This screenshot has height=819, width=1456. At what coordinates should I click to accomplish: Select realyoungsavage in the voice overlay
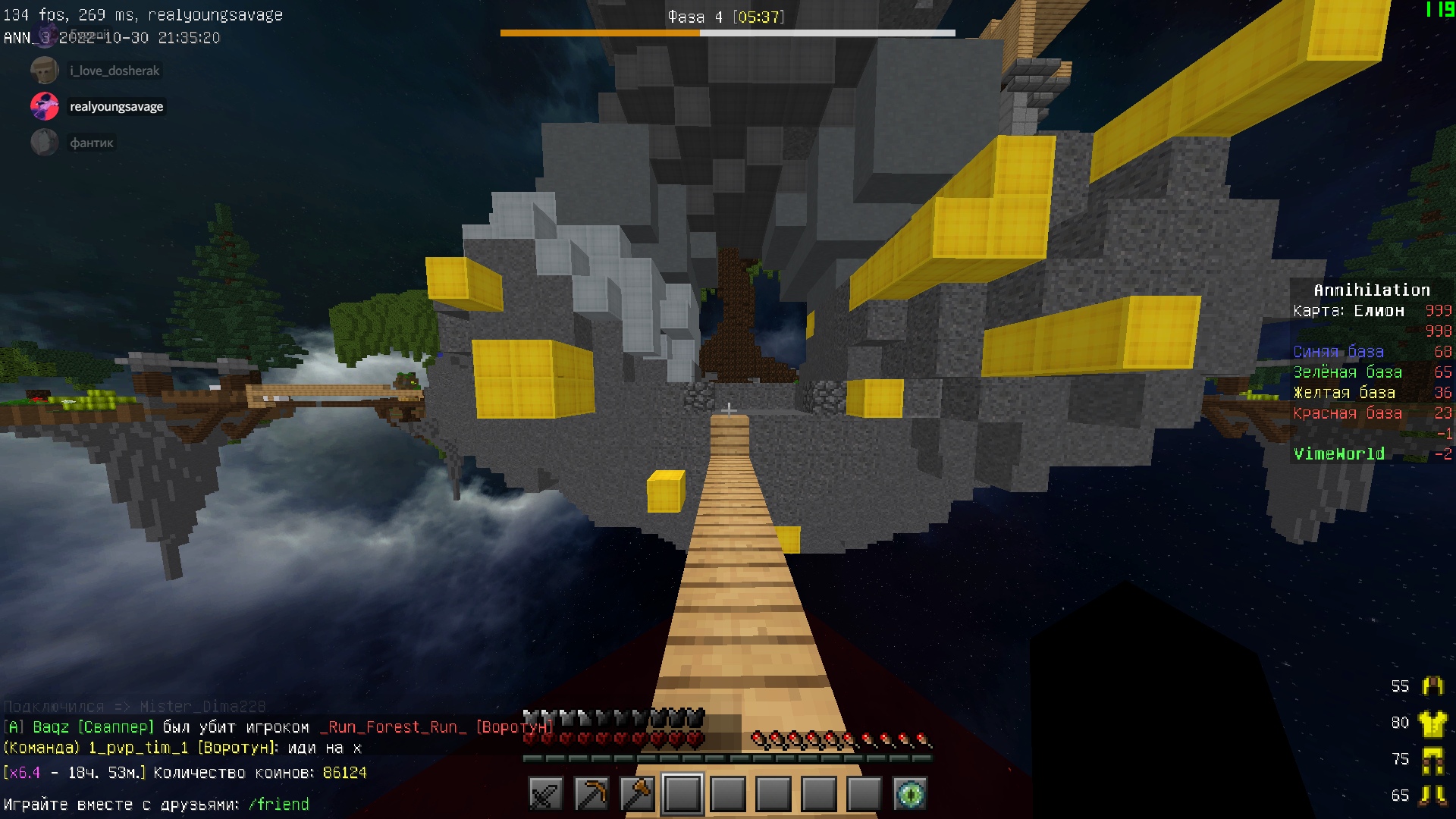pyautogui.click(x=116, y=106)
